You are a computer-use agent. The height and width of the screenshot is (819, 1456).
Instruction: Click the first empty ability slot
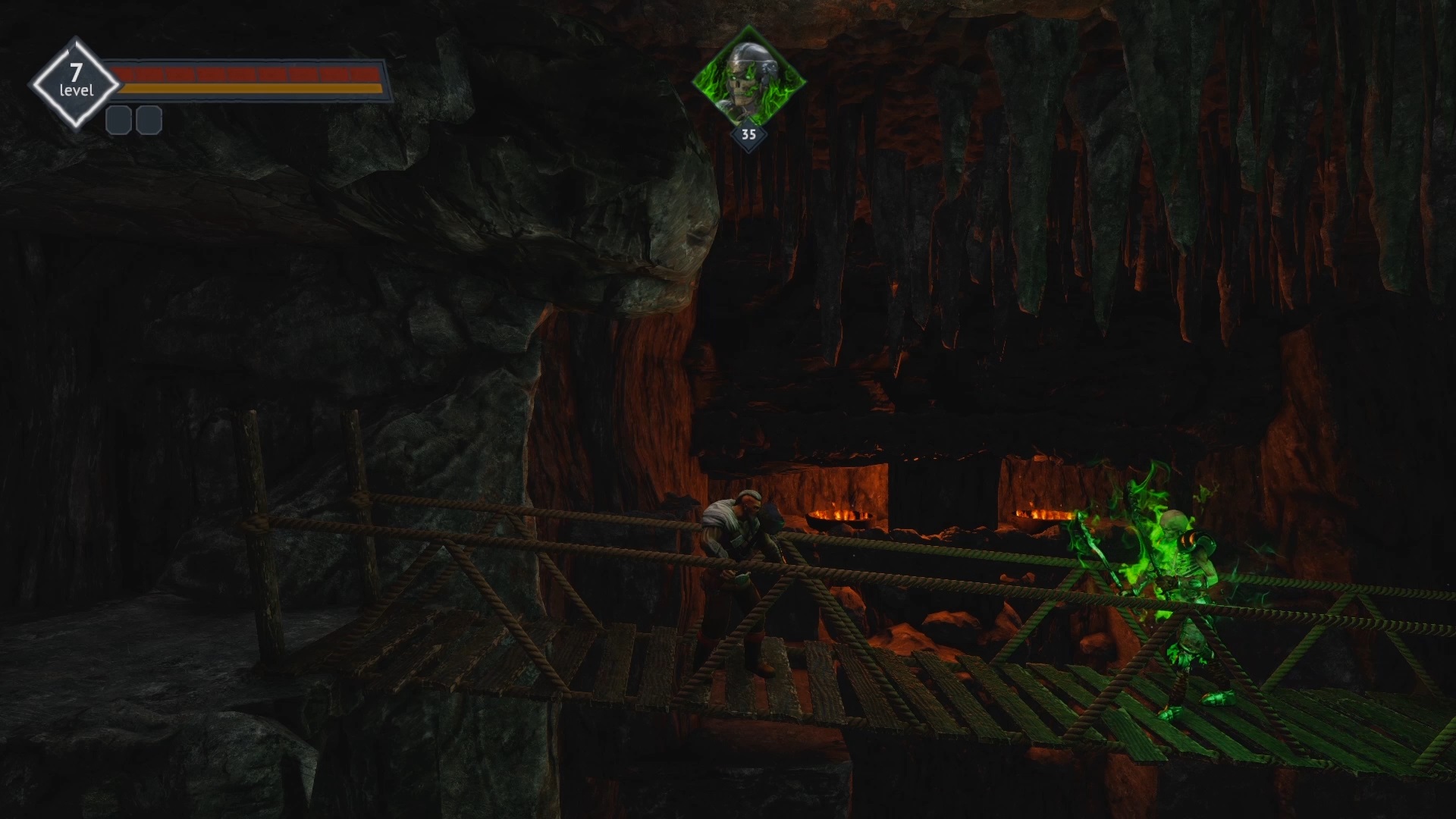[118, 119]
